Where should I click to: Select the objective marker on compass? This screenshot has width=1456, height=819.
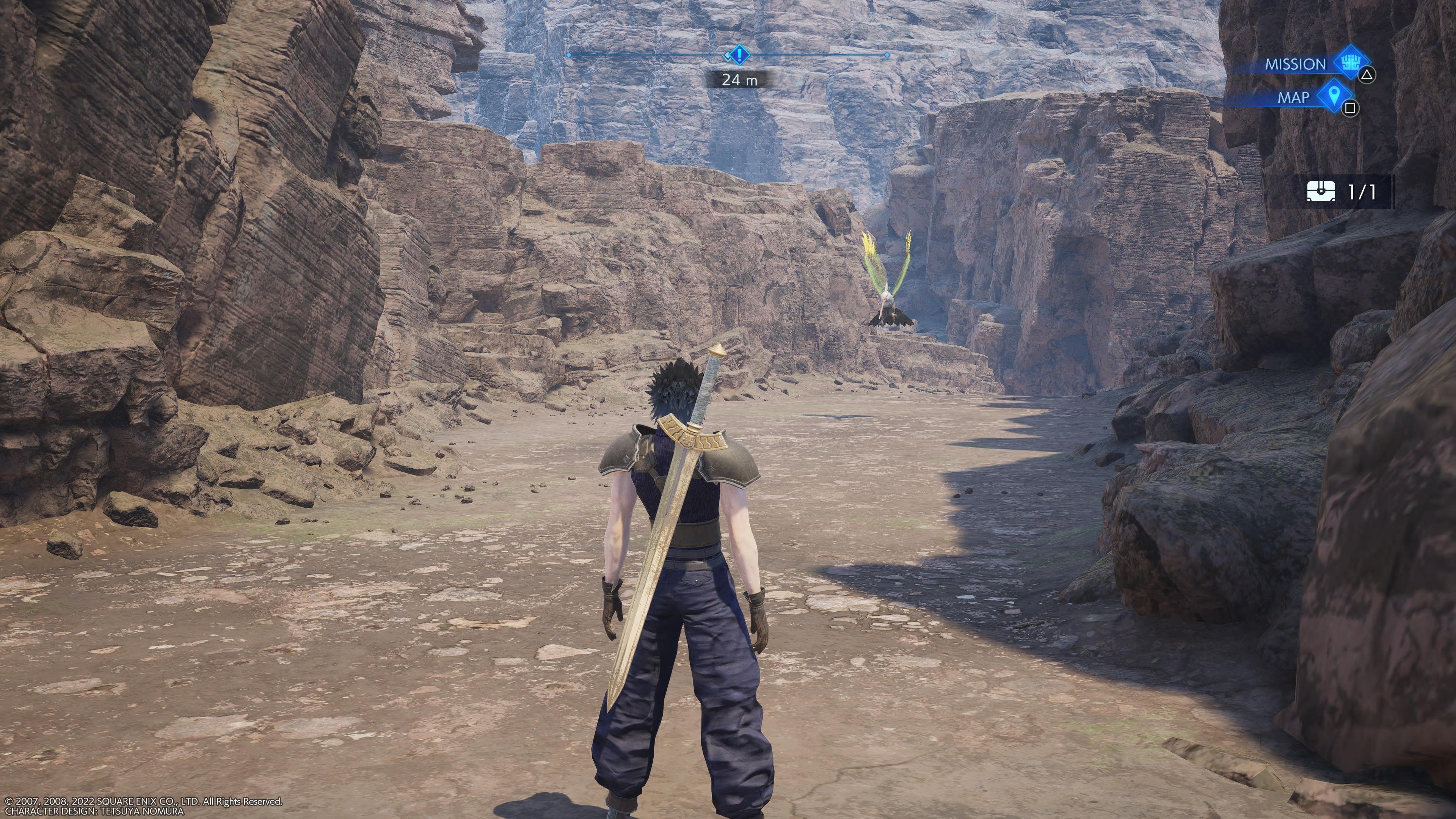point(739,55)
